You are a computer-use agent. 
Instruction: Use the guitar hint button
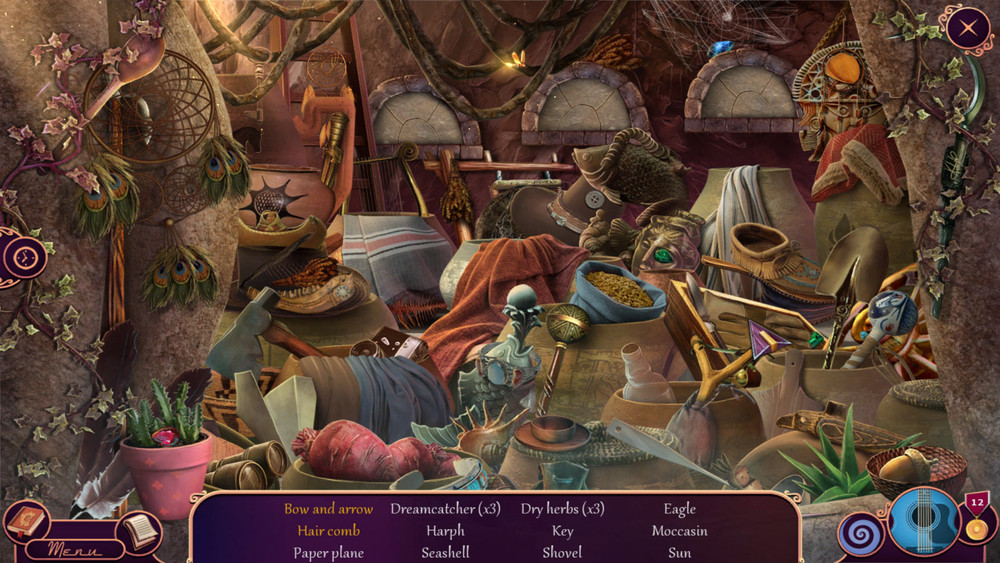pos(924,521)
